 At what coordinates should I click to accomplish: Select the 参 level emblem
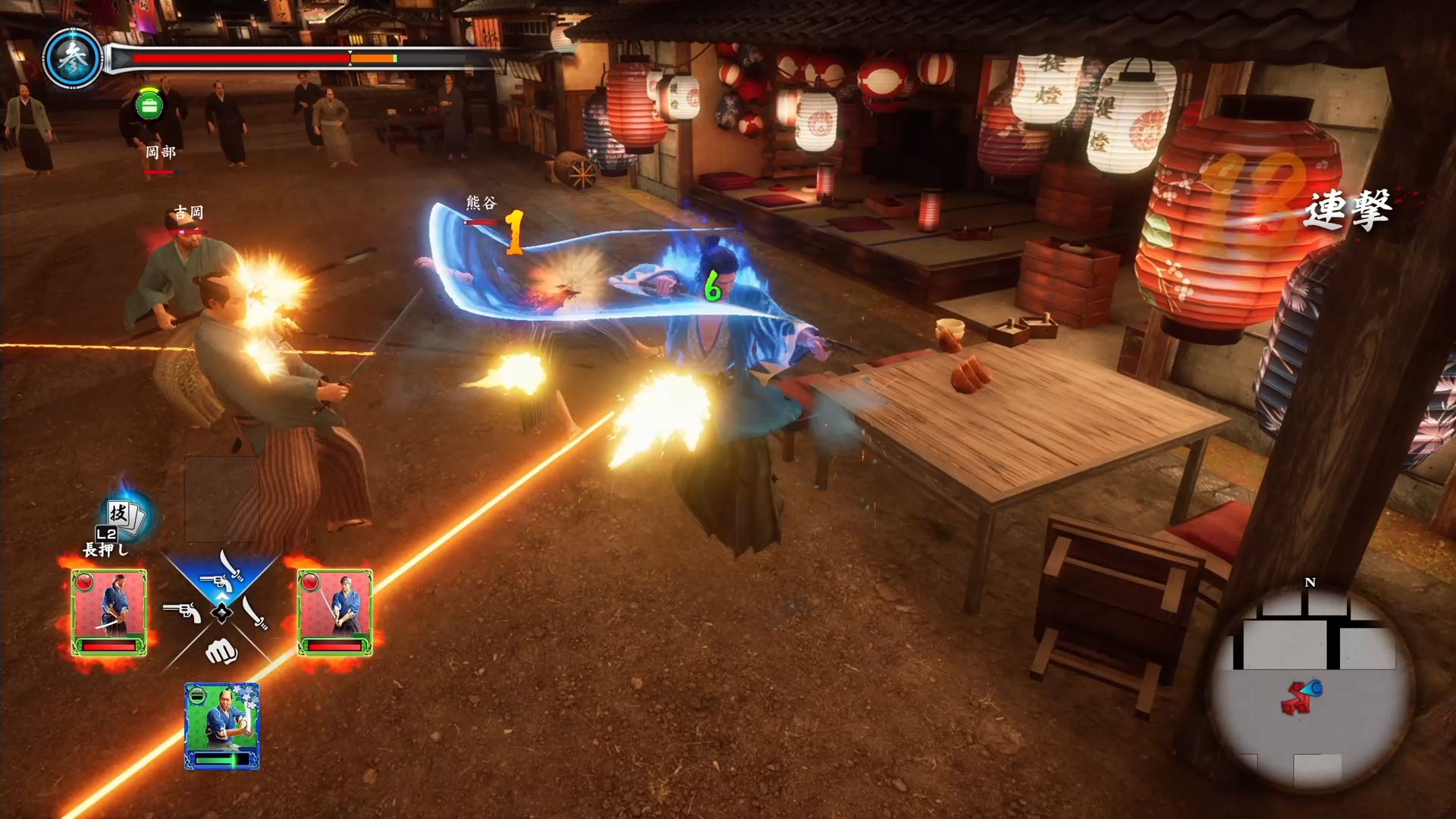[73, 58]
